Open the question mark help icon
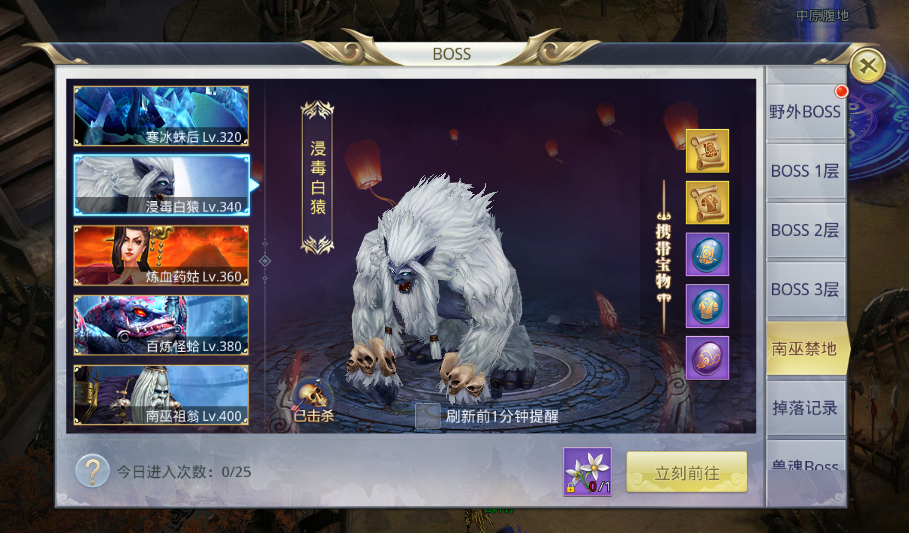 92,470
